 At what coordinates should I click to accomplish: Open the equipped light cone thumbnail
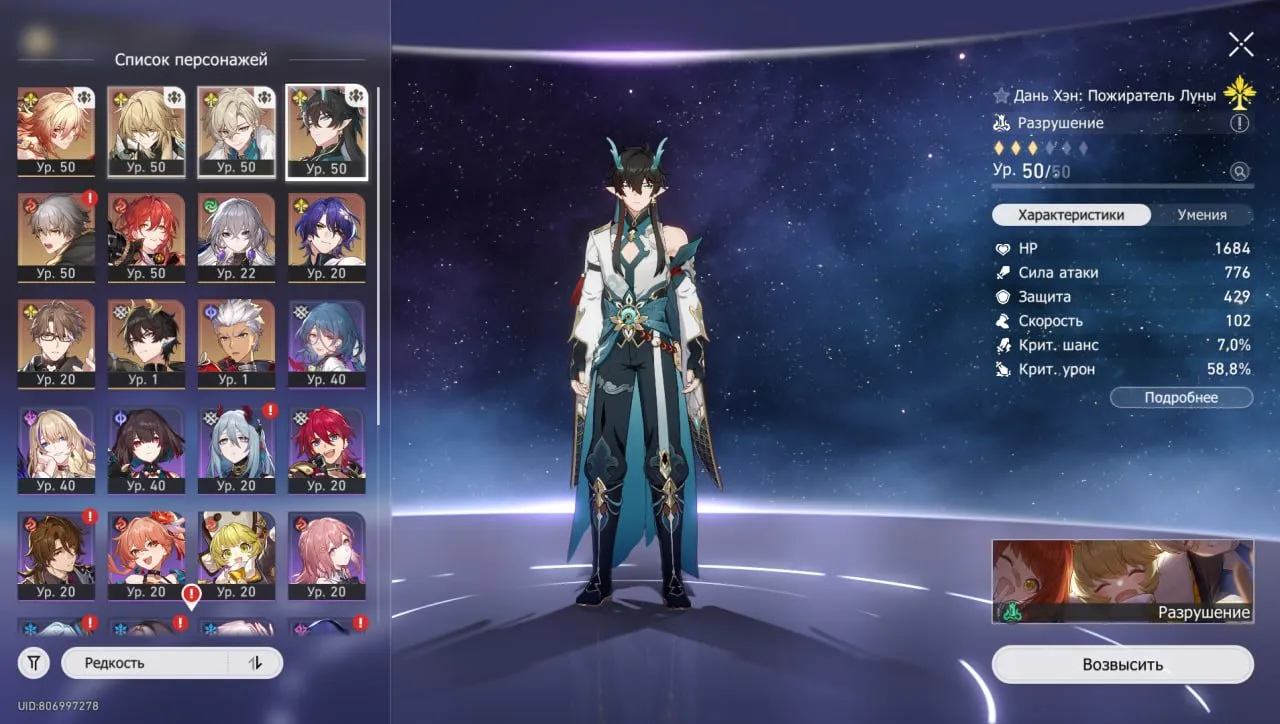pos(1121,575)
